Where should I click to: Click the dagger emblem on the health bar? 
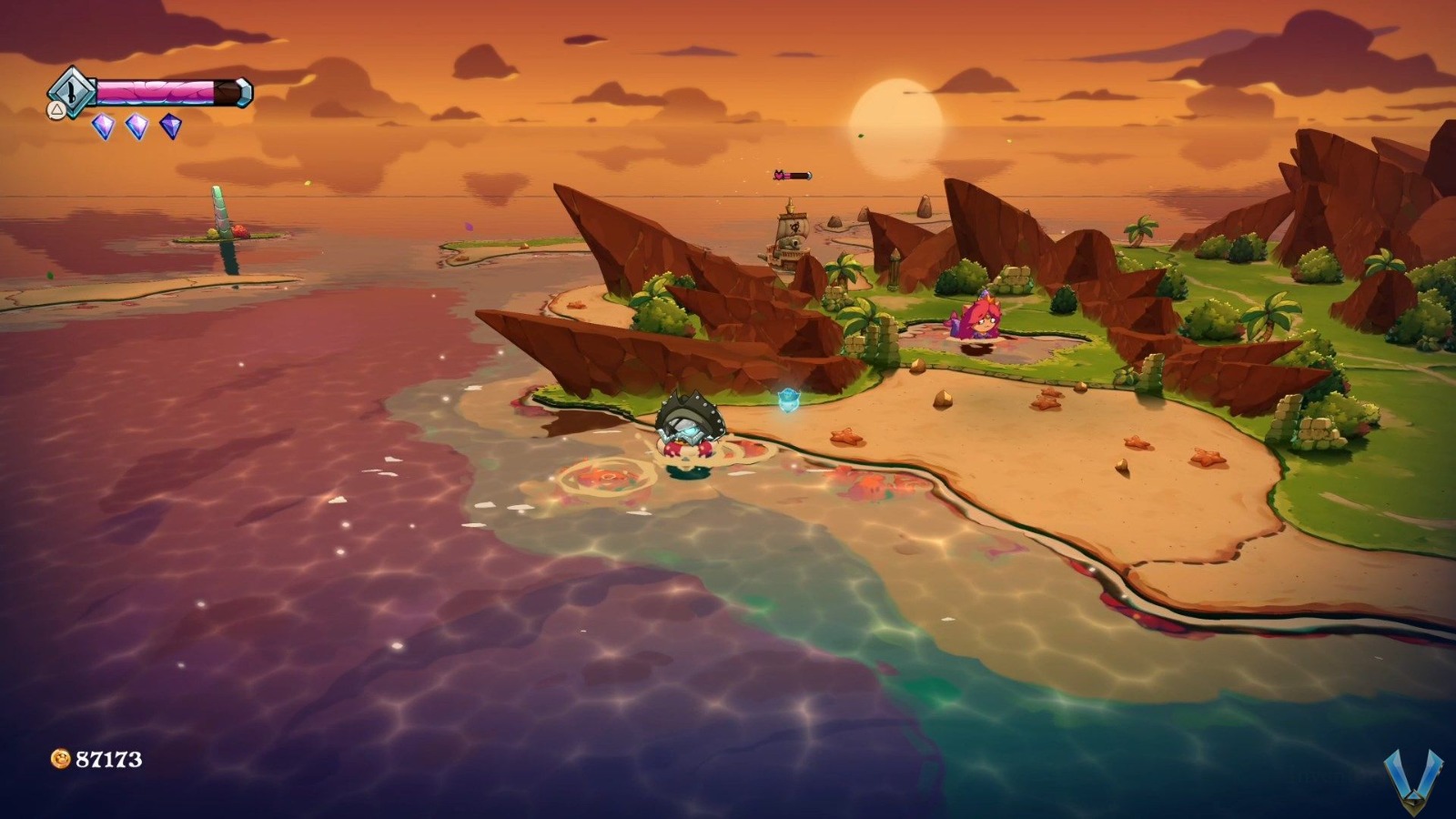coord(72,93)
